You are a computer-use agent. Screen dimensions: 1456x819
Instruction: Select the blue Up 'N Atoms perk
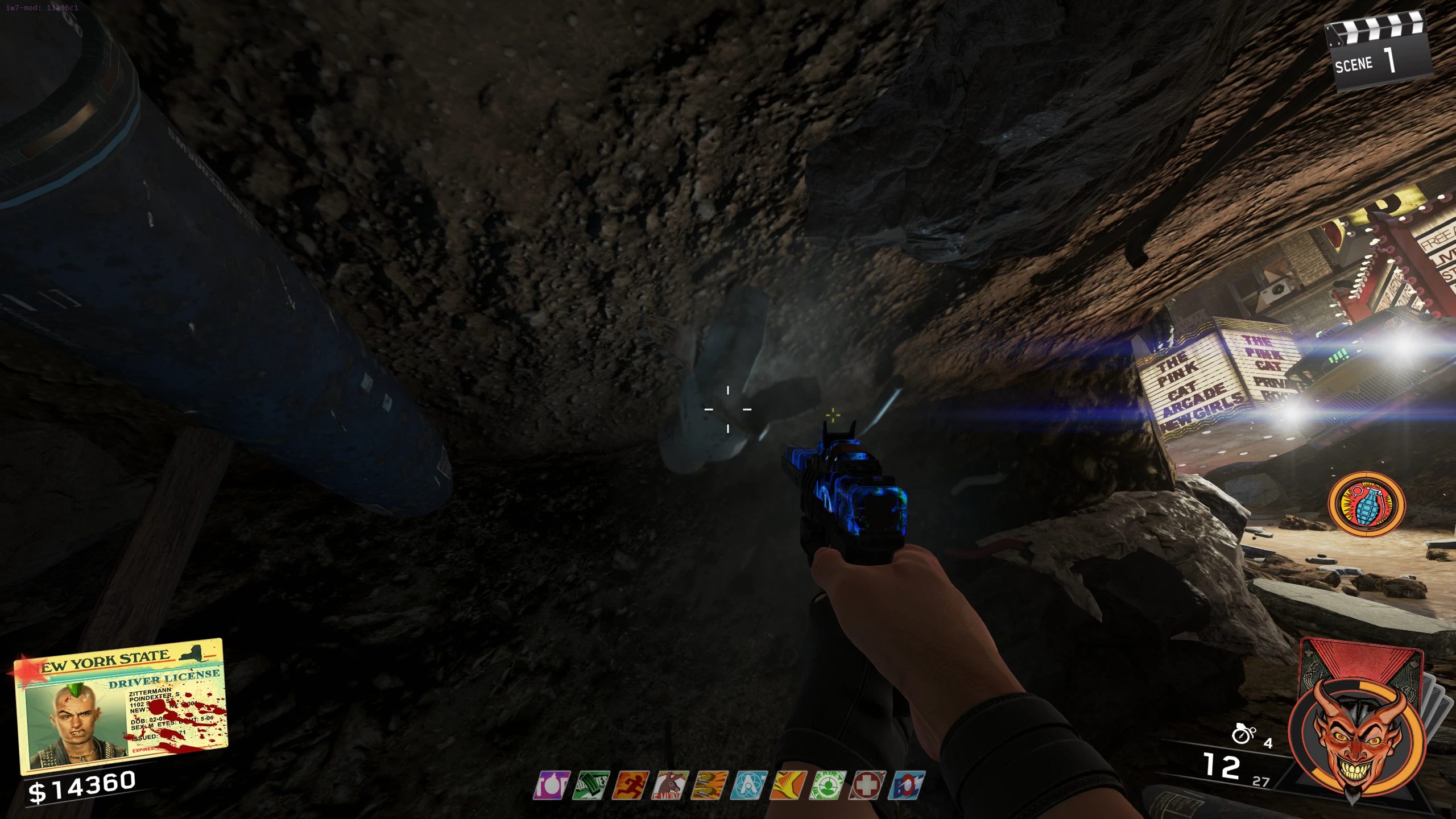[749, 785]
